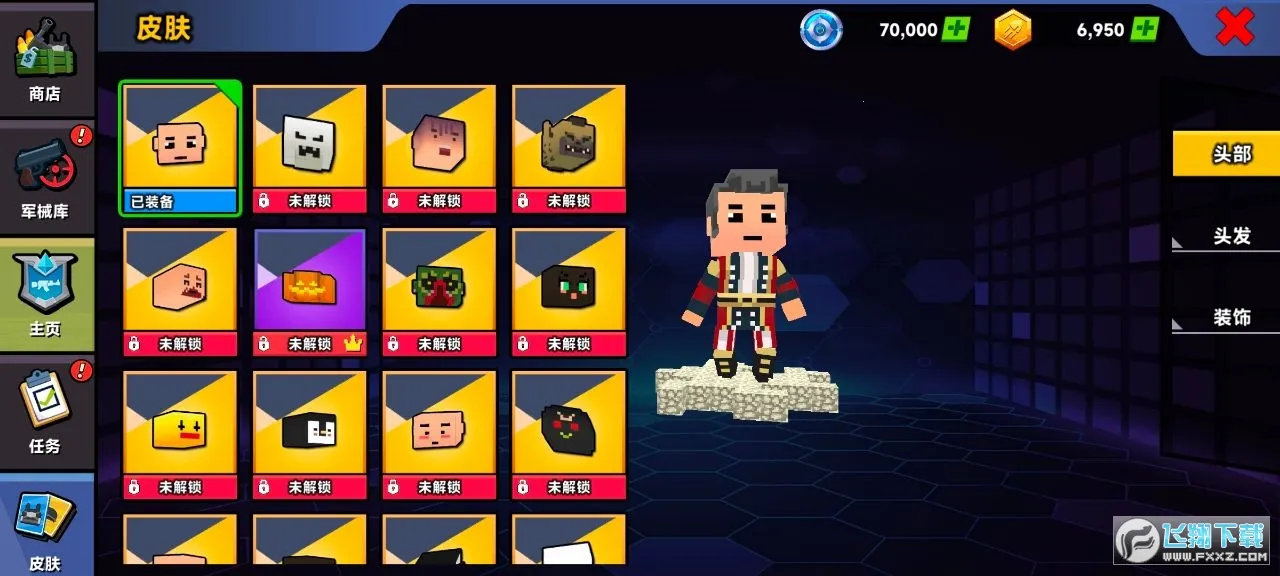Choose the brown bear head skin
Screen dimensions: 1280x576
click(569, 149)
